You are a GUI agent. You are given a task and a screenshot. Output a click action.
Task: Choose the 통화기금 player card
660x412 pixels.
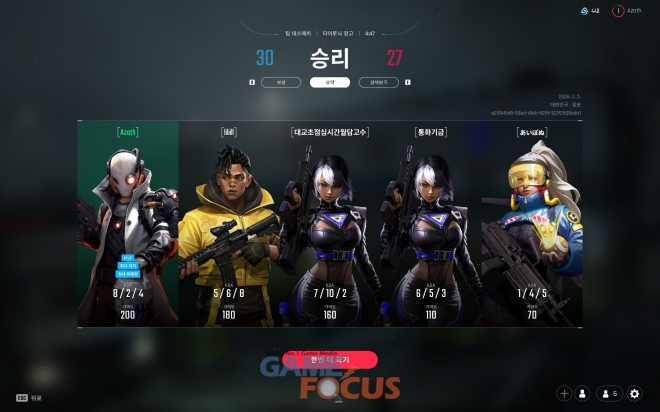point(430,224)
